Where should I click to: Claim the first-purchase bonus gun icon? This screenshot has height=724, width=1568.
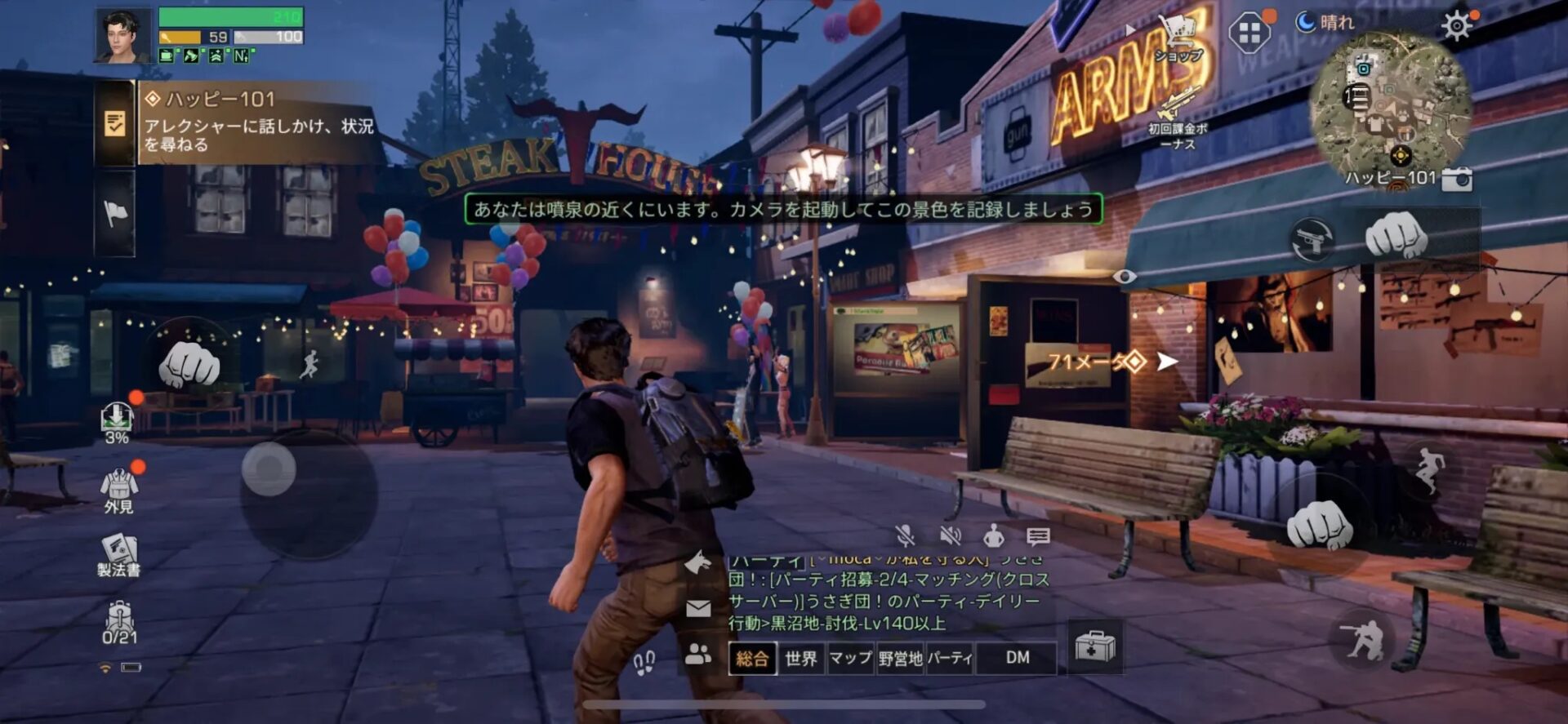click(1175, 107)
